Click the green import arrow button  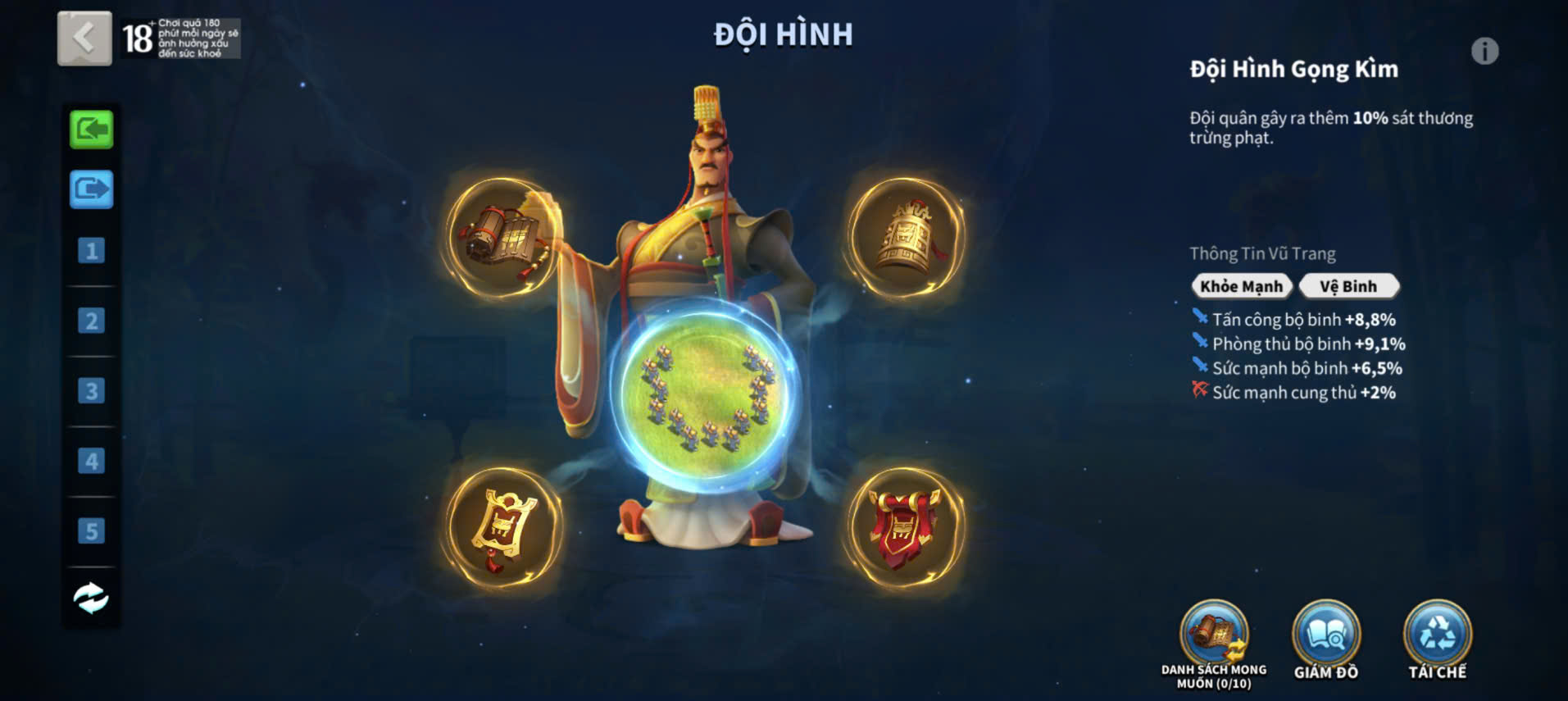coord(91,130)
